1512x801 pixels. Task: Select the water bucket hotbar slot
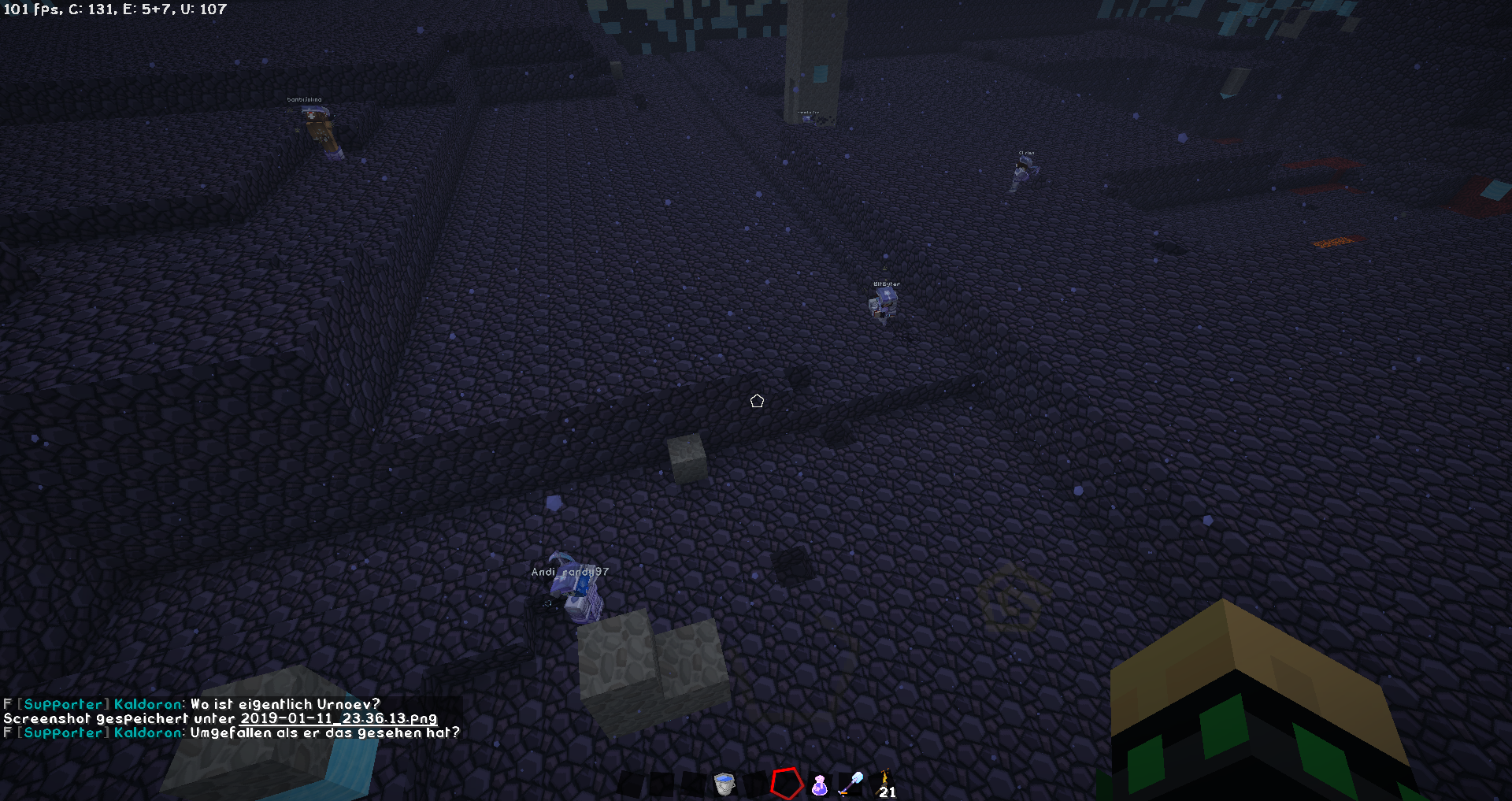[x=724, y=784]
